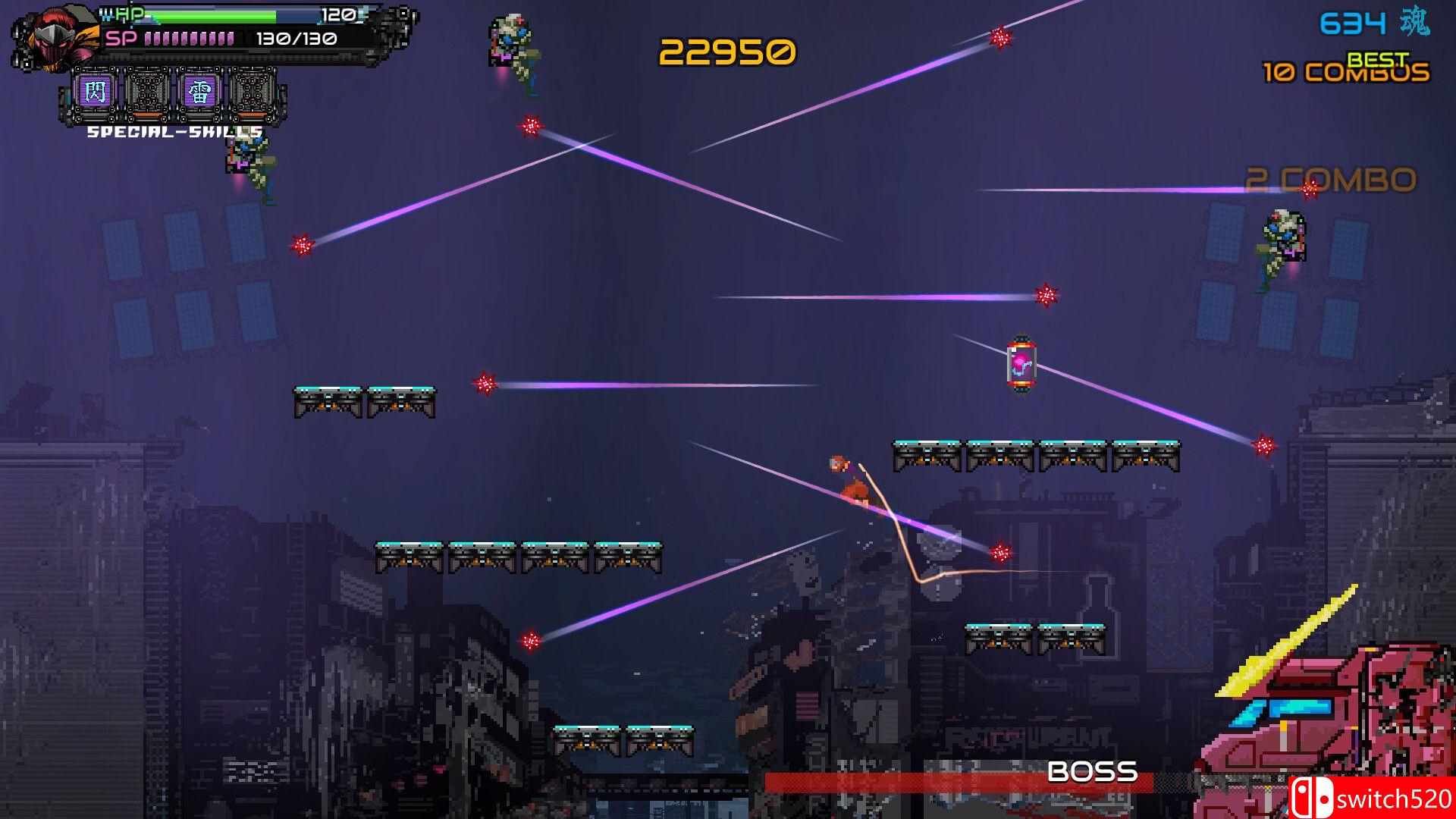Expand the SPECIAL-SKILLS panel
Viewport: 1456px width, 819px height.
point(173,133)
